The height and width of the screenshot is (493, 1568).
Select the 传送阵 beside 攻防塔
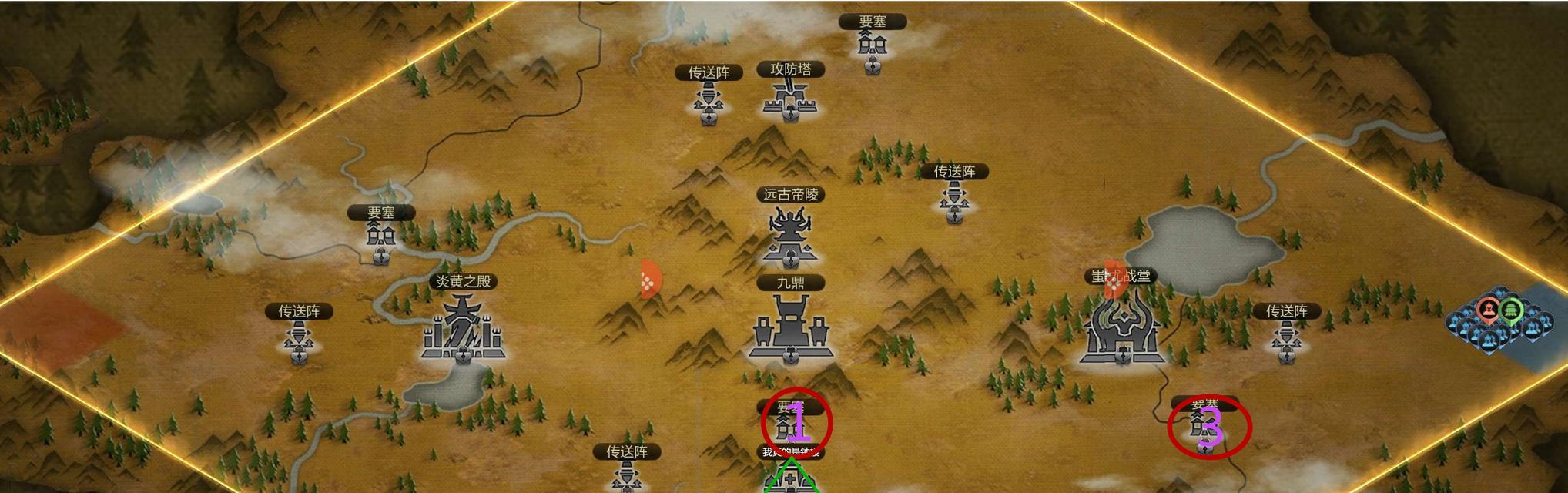[x=708, y=102]
